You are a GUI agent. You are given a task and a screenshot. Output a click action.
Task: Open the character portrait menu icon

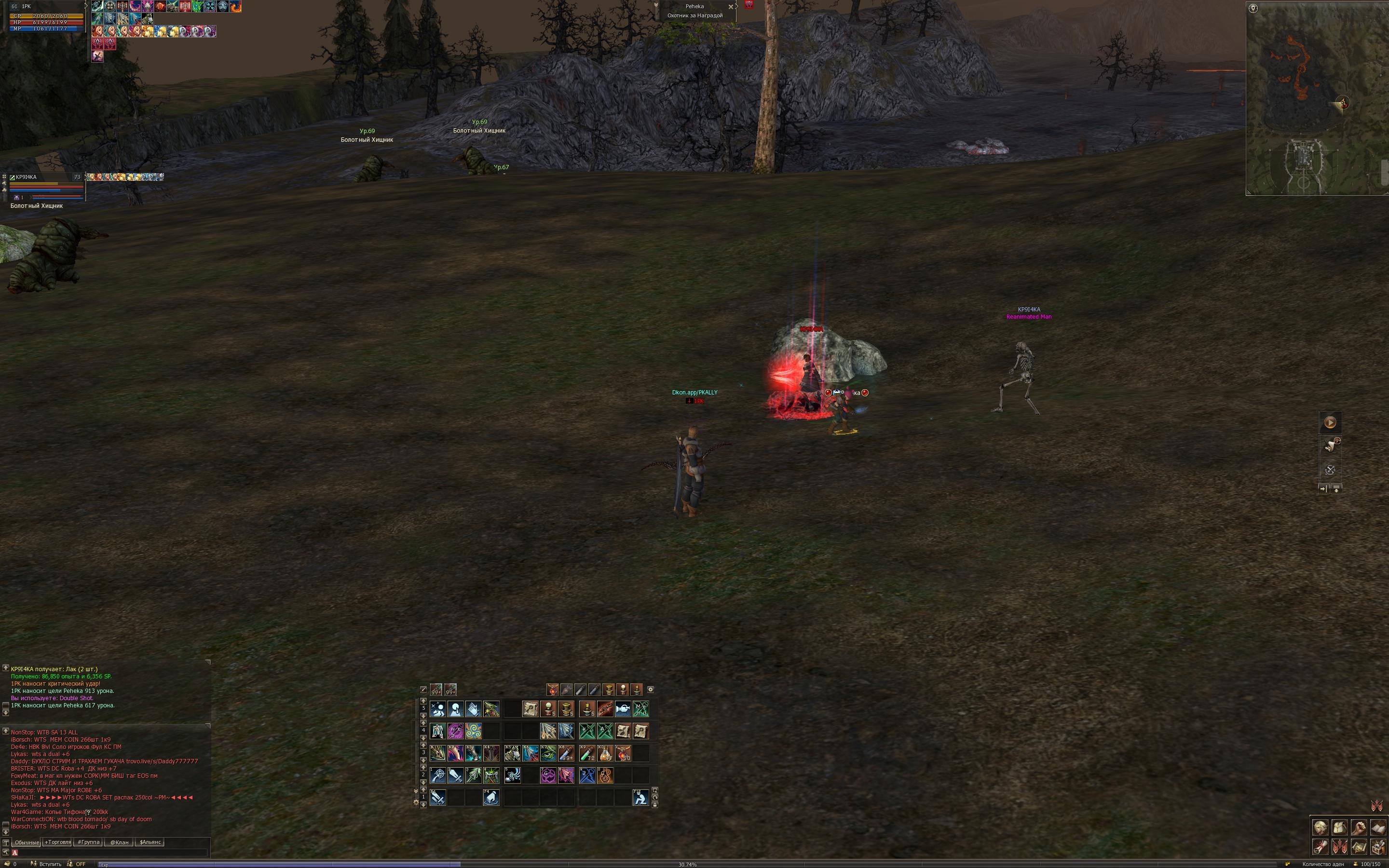[1320, 827]
